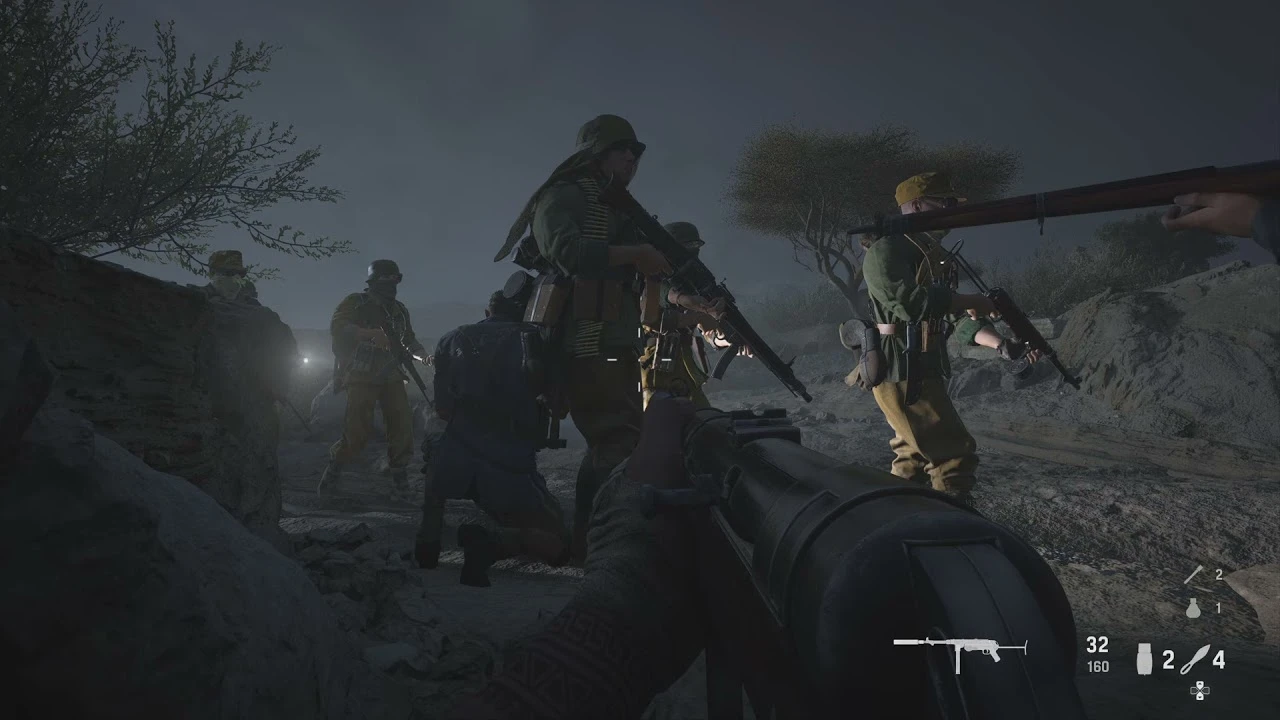
Task: Click the gas grenade bottle icon showing 1
Action: click(1194, 608)
